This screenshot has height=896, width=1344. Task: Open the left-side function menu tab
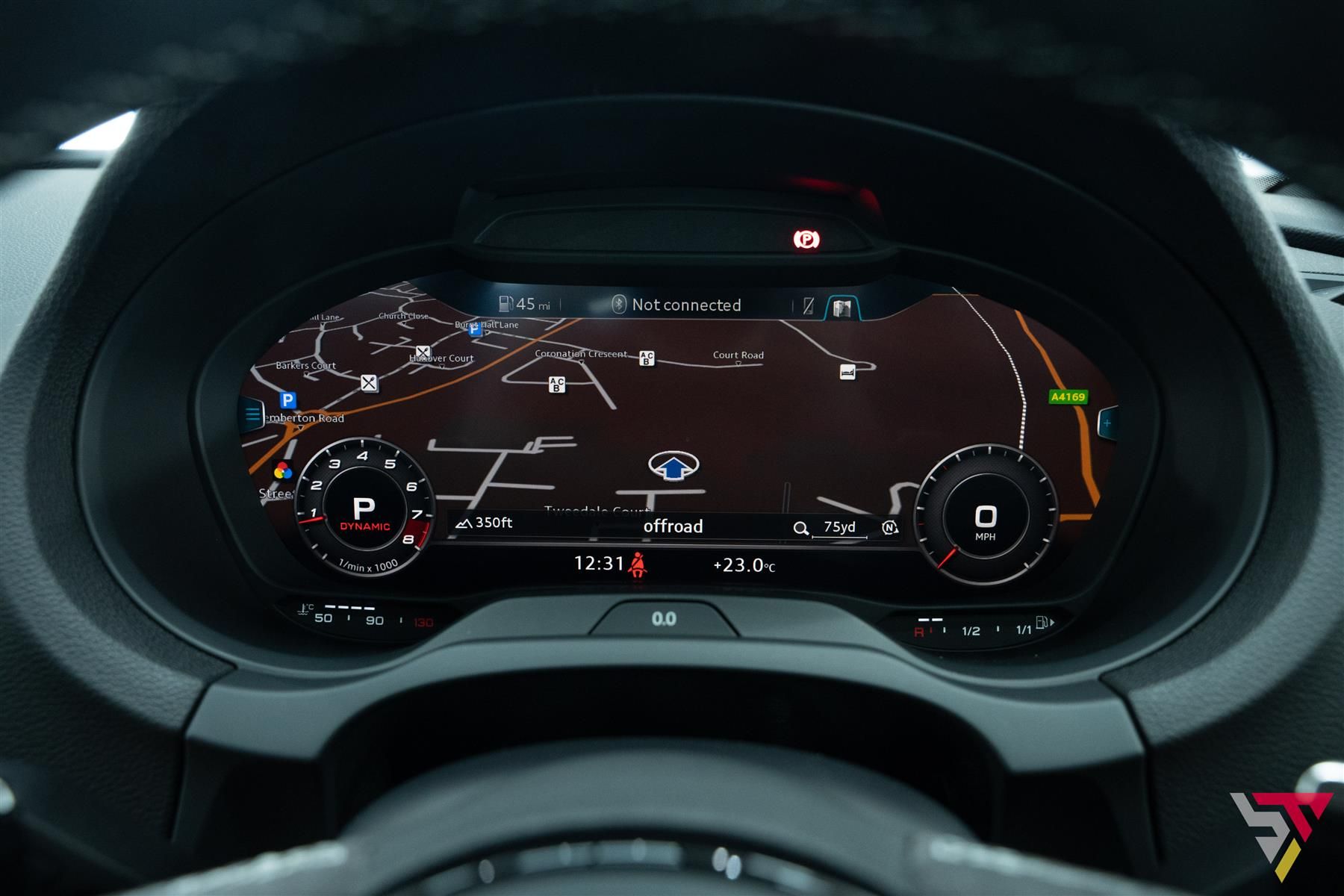[x=253, y=414]
